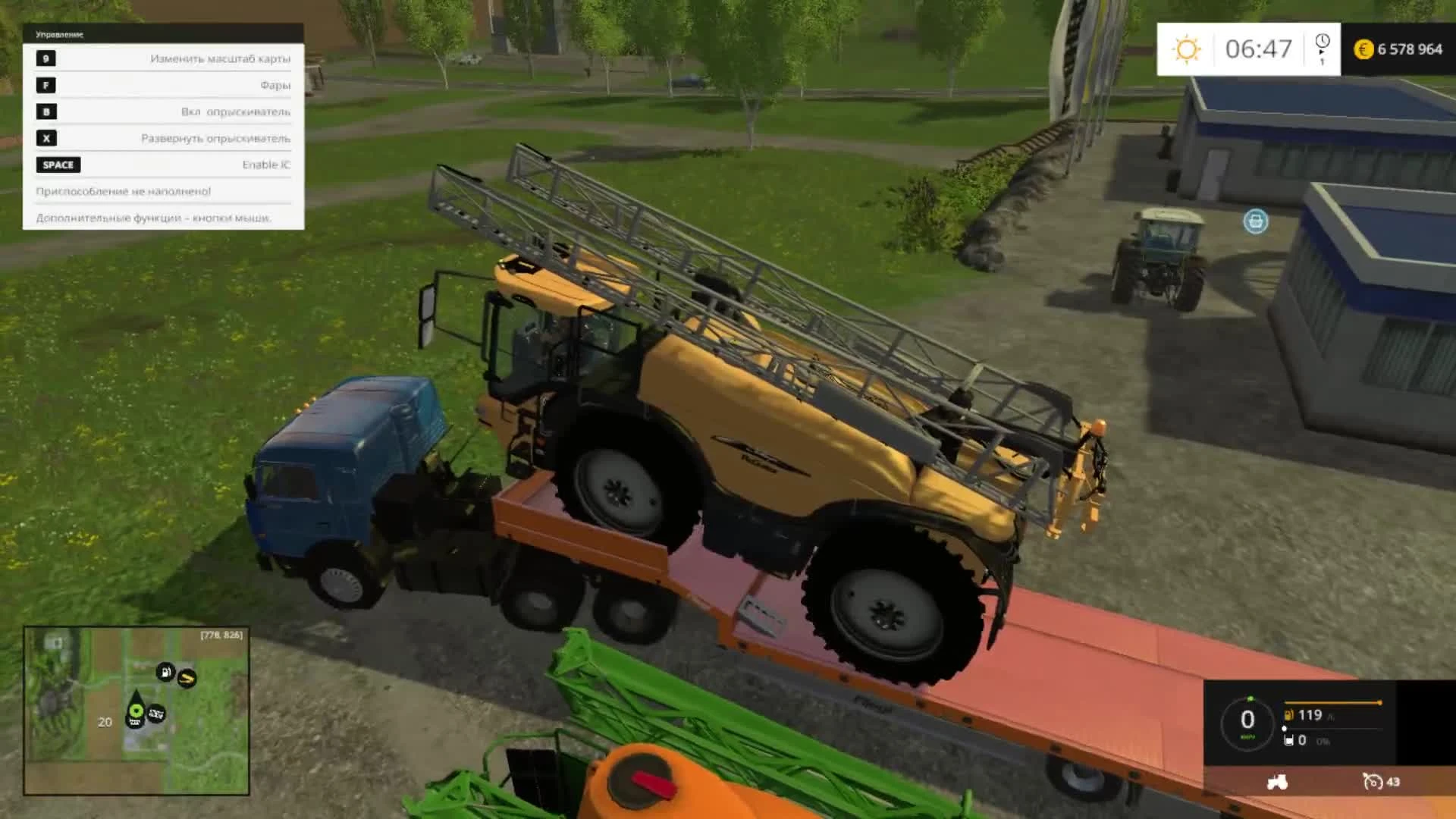
Task: Click the fuel canister icon near 119
Action: [1289, 715]
